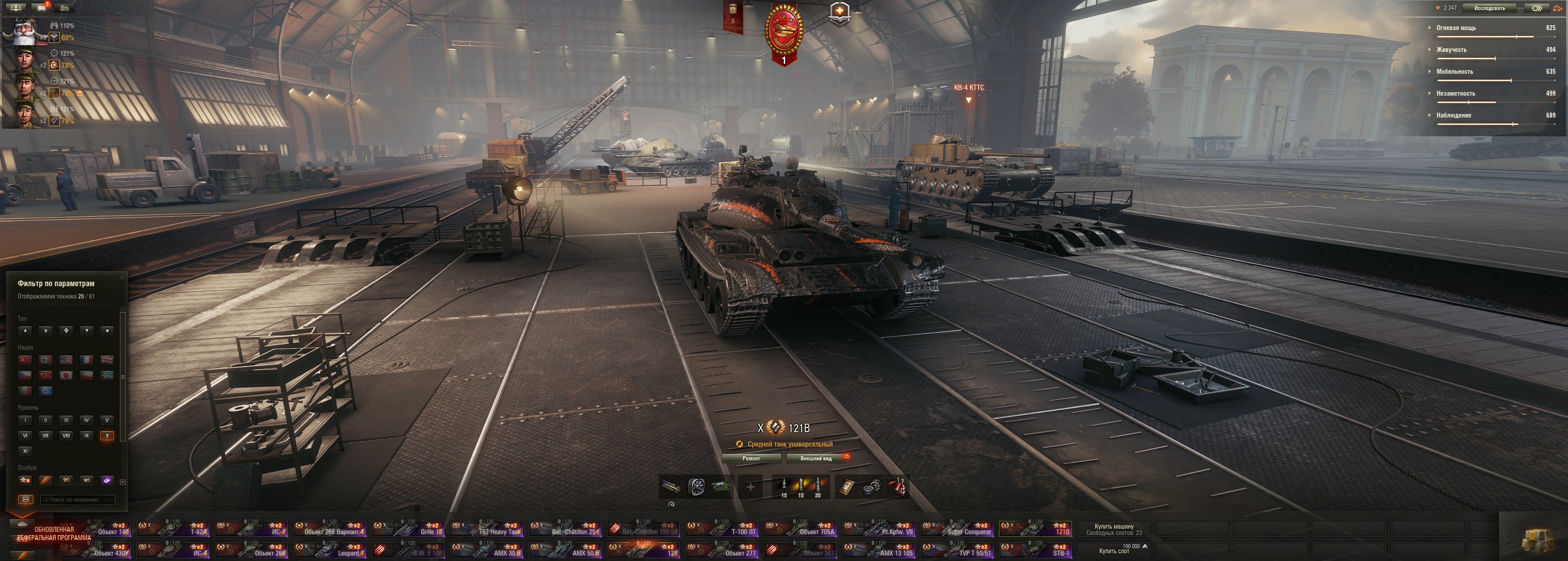Screen dimensions: 1568x561
Task: Click the Ремонт (Repair) button
Action: (x=751, y=458)
